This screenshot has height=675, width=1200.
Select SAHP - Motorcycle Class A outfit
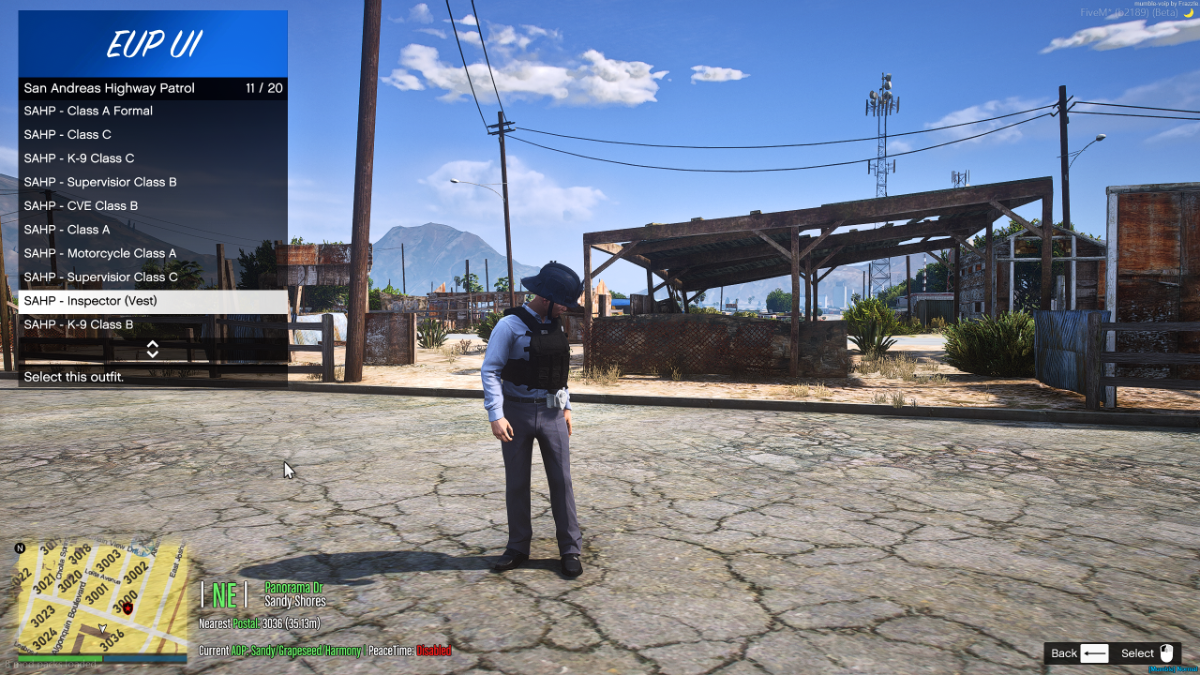click(152, 254)
